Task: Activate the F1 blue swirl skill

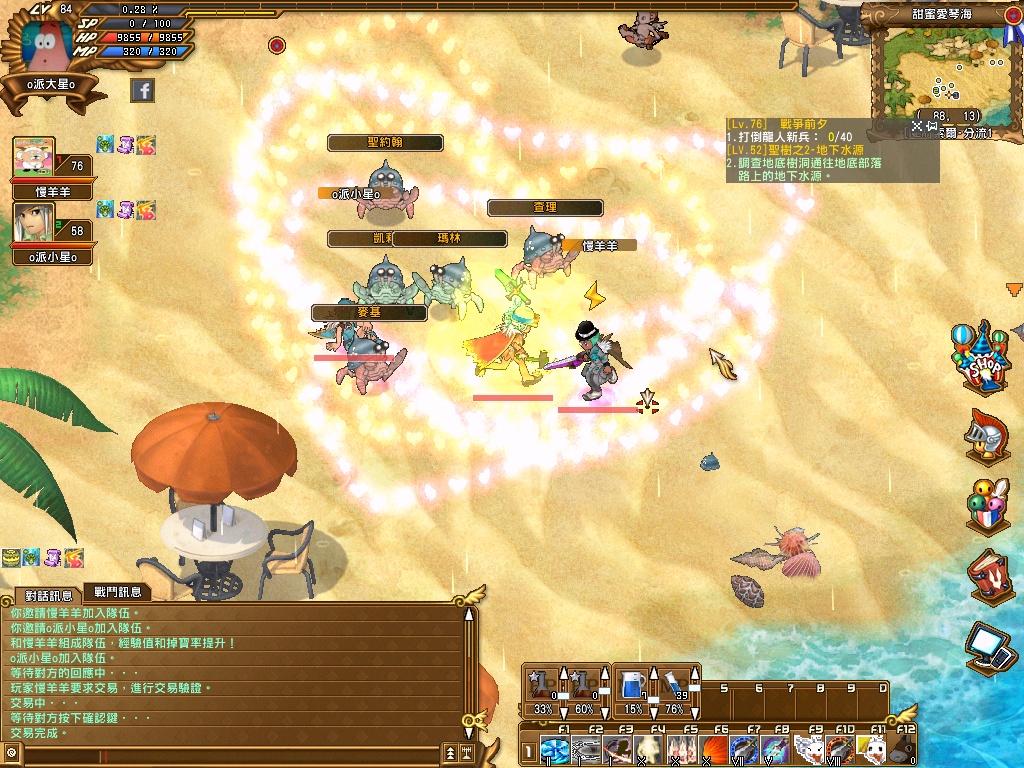Action: point(554,750)
